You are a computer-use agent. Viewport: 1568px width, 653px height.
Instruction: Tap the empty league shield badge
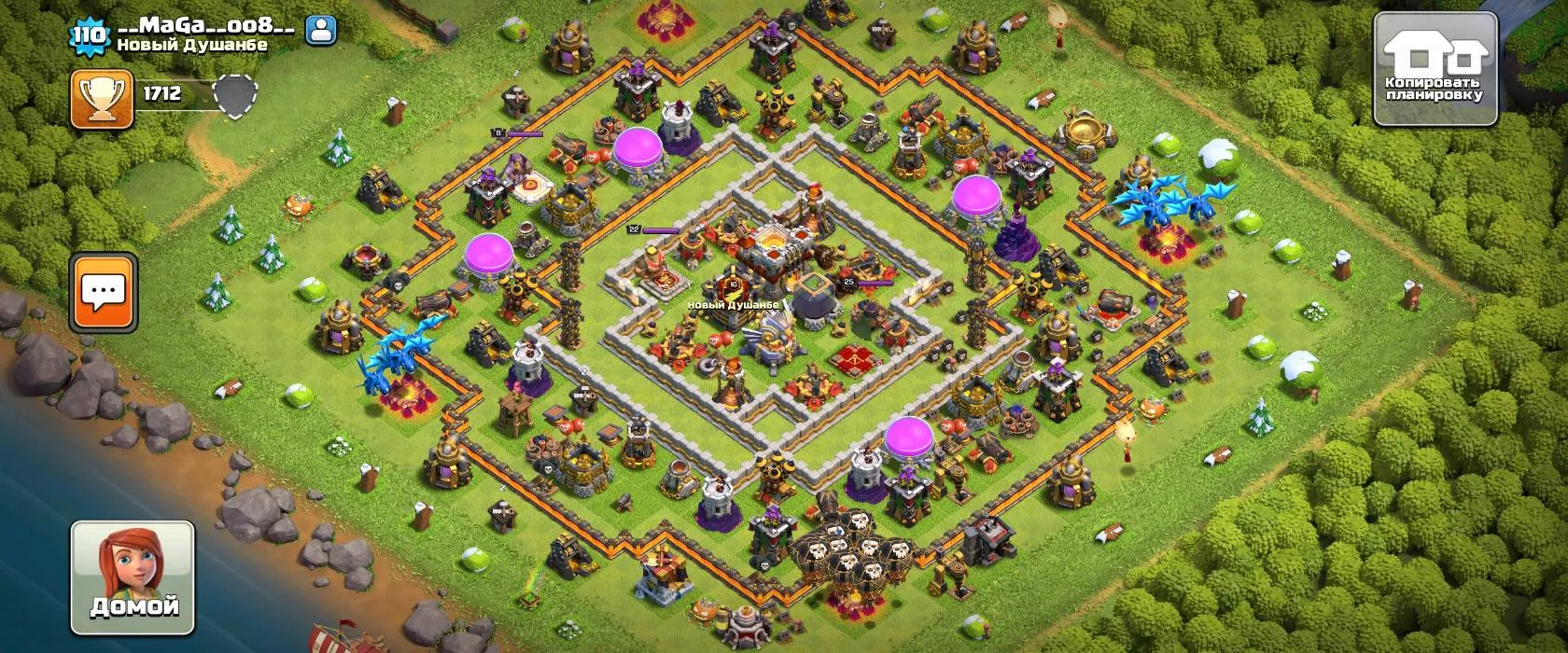point(235,96)
